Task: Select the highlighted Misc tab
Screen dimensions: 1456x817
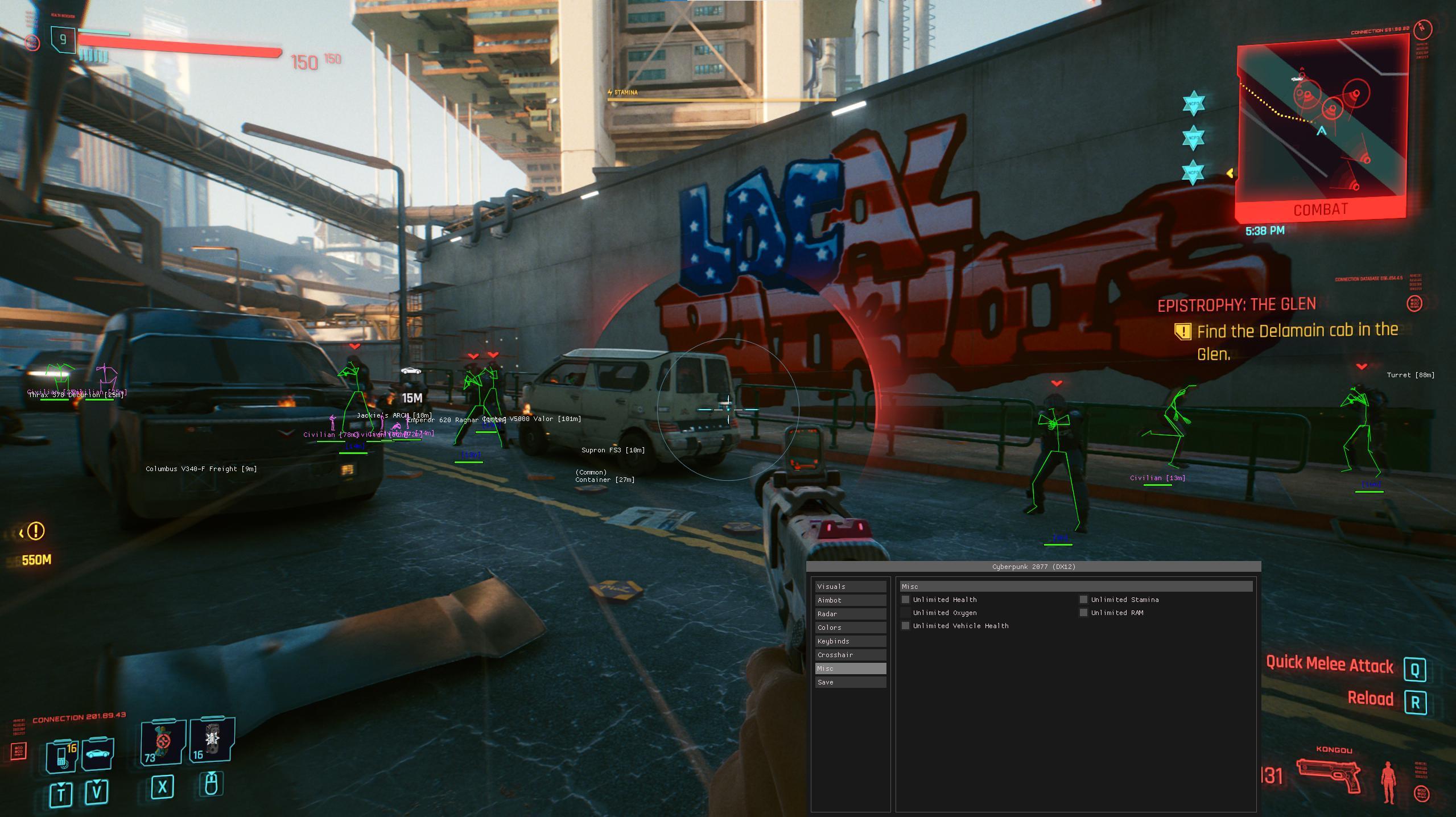Action: tap(850, 669)
